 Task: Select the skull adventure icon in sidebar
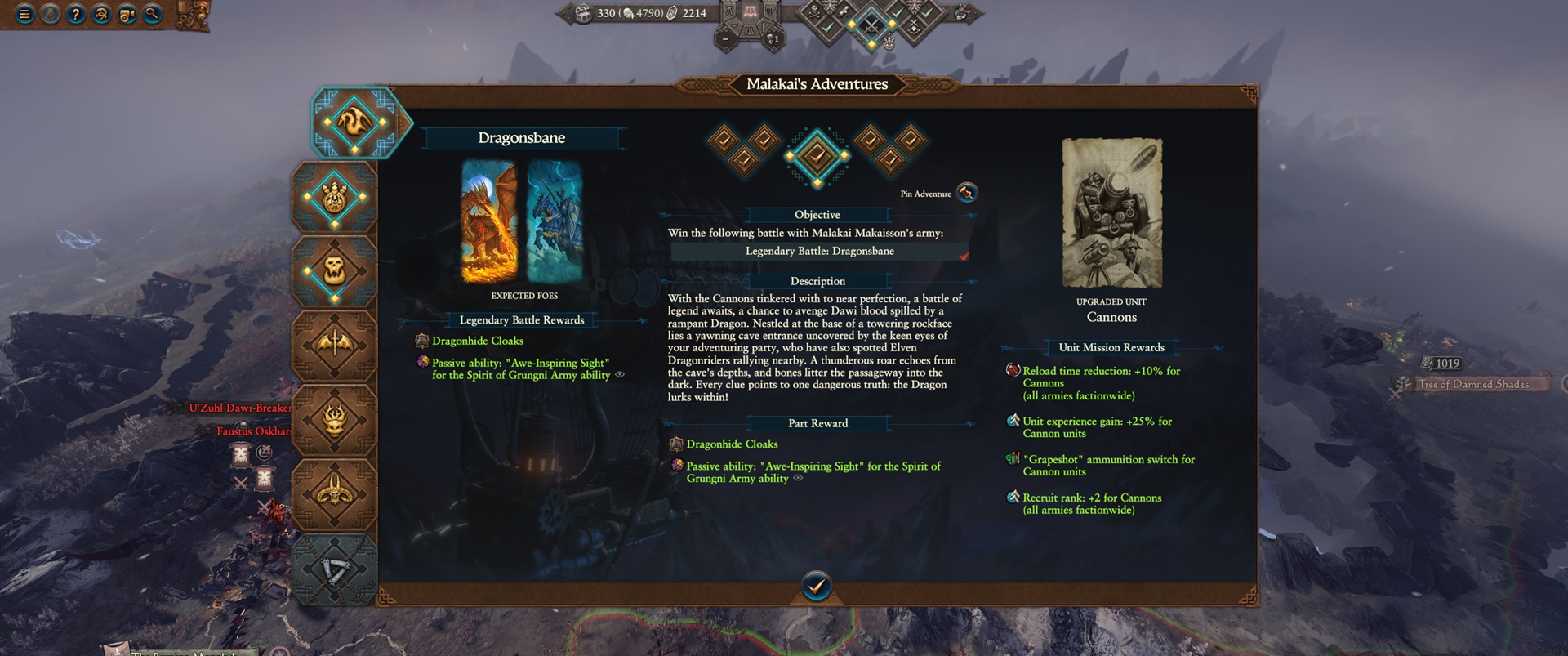click(336, 268)
